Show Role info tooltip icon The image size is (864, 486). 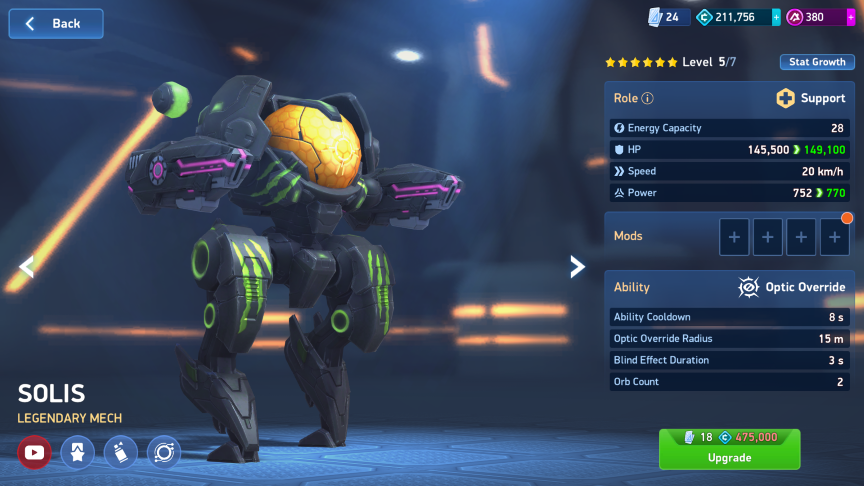pos(647,99)
